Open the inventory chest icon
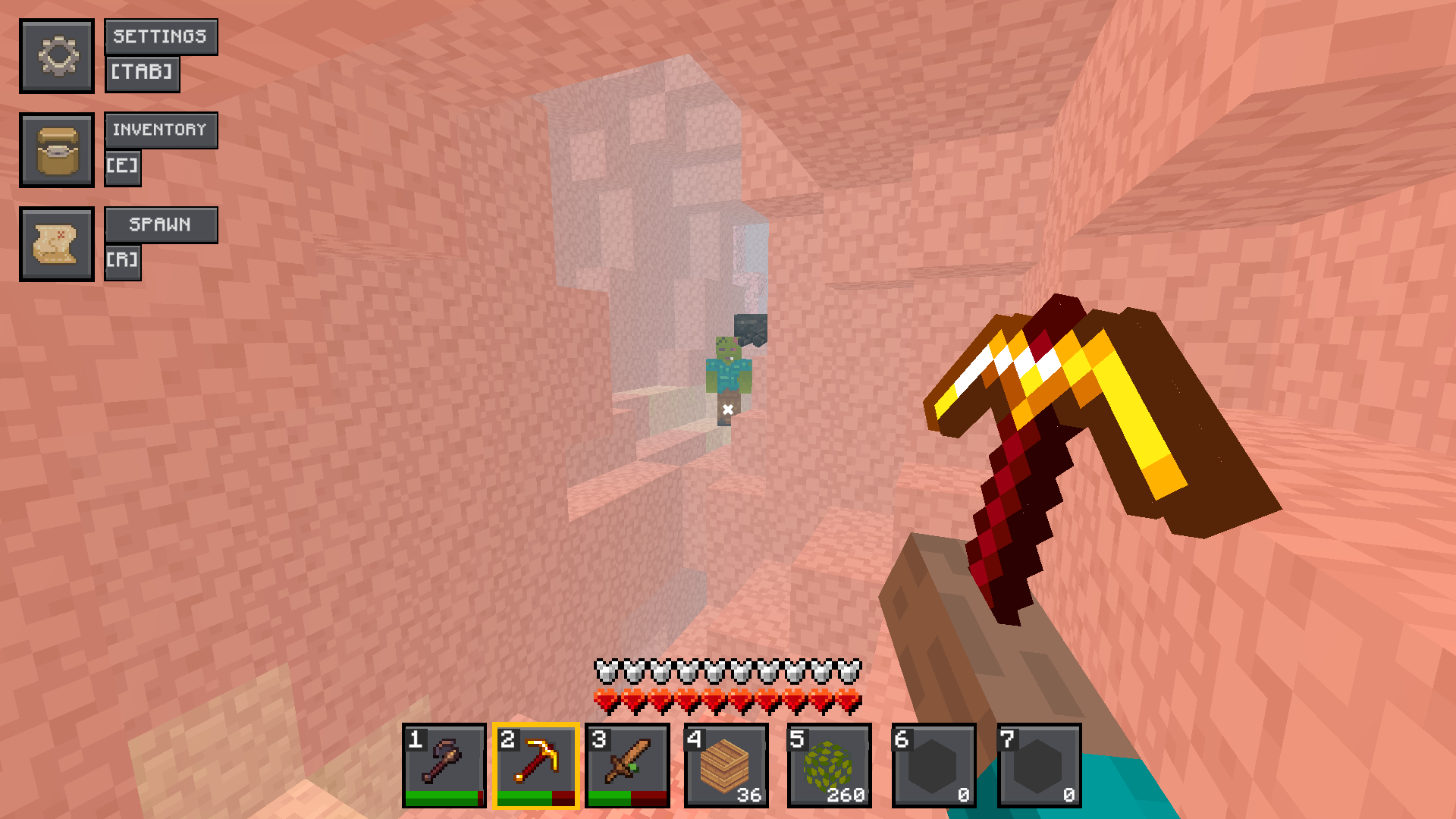Image resolution: width=1456 pixels, height=819 pixels. tap(57, 149)
